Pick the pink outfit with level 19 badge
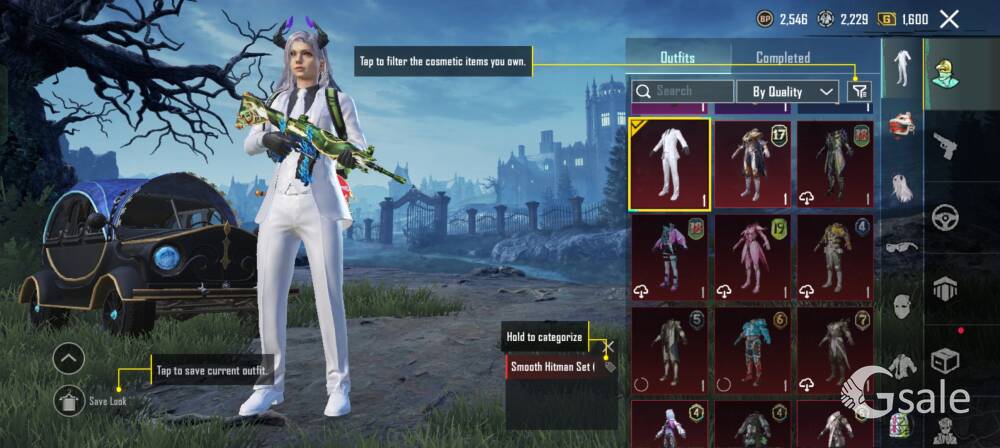 (x=752, y=257)
